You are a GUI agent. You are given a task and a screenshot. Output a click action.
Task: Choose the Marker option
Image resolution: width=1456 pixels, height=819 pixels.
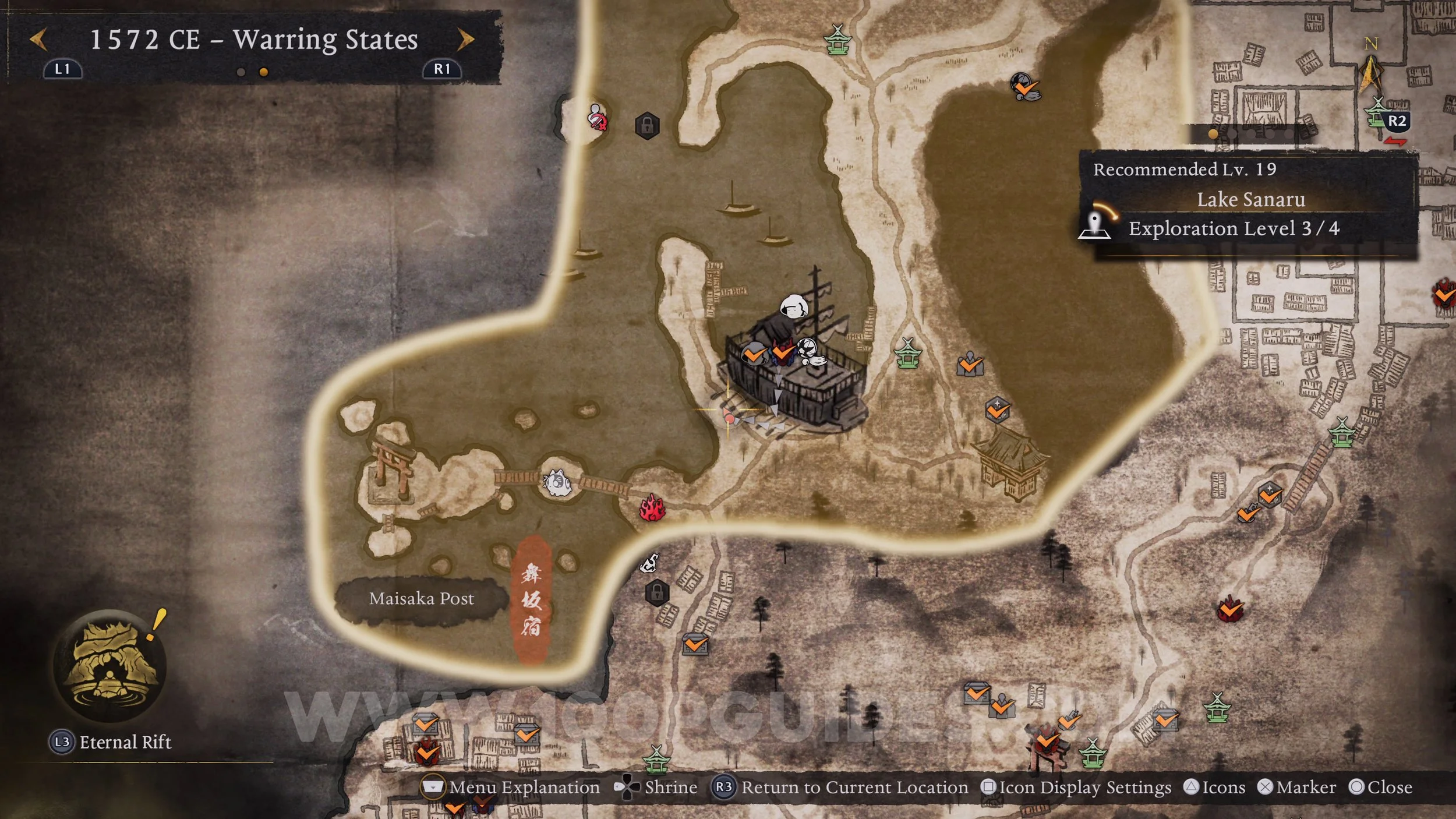1297,788
